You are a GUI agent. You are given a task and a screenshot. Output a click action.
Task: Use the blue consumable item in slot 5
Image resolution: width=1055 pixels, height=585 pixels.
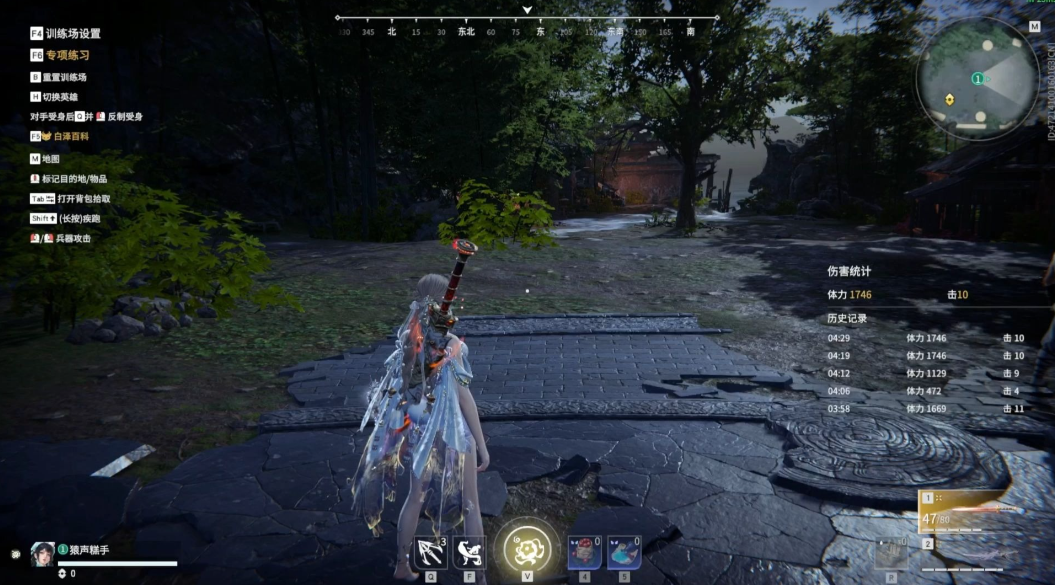(x=624, y=551)
